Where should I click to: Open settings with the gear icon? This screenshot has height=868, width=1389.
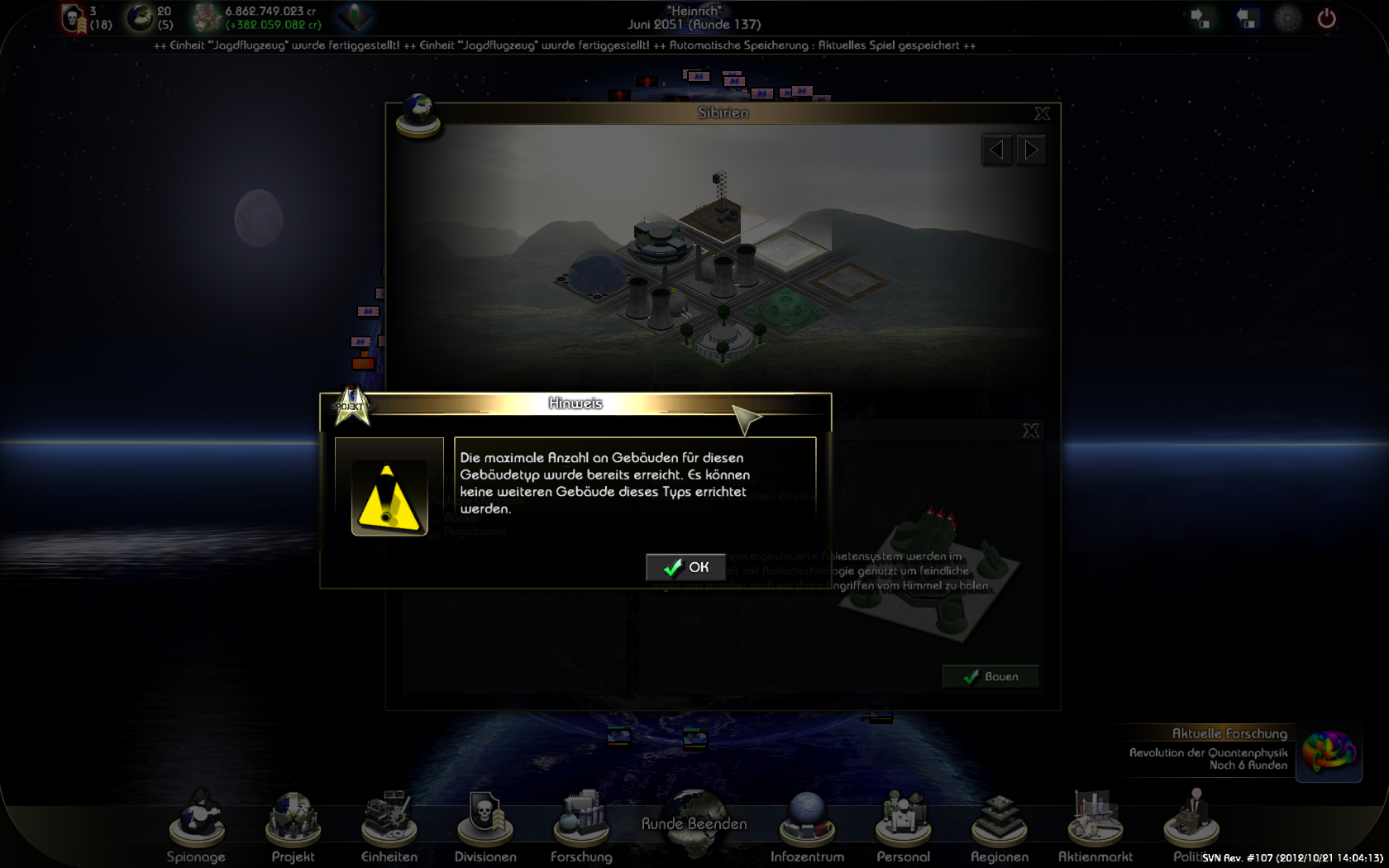[x=1287, y=18]
